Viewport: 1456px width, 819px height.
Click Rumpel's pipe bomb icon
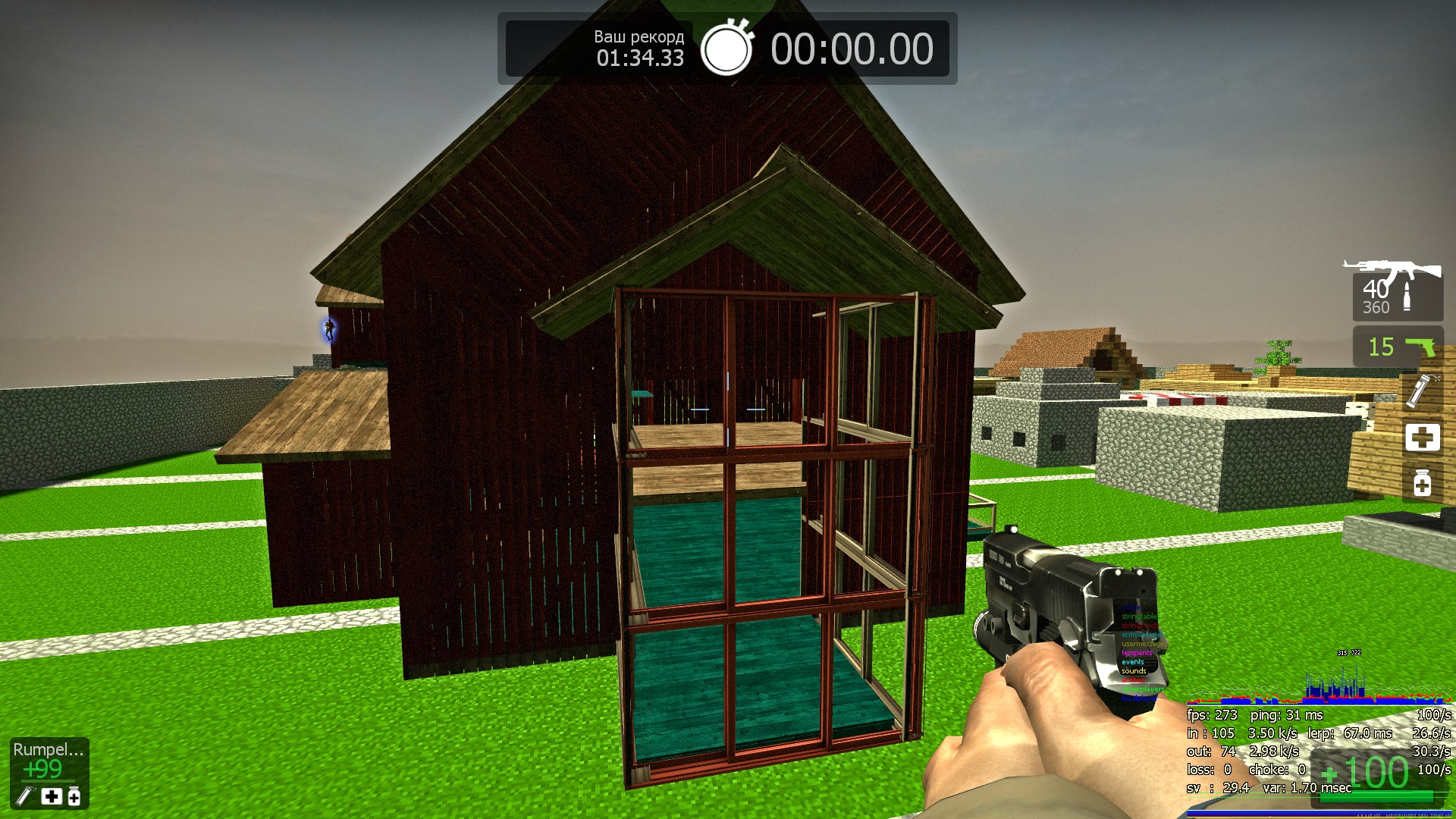25,795
